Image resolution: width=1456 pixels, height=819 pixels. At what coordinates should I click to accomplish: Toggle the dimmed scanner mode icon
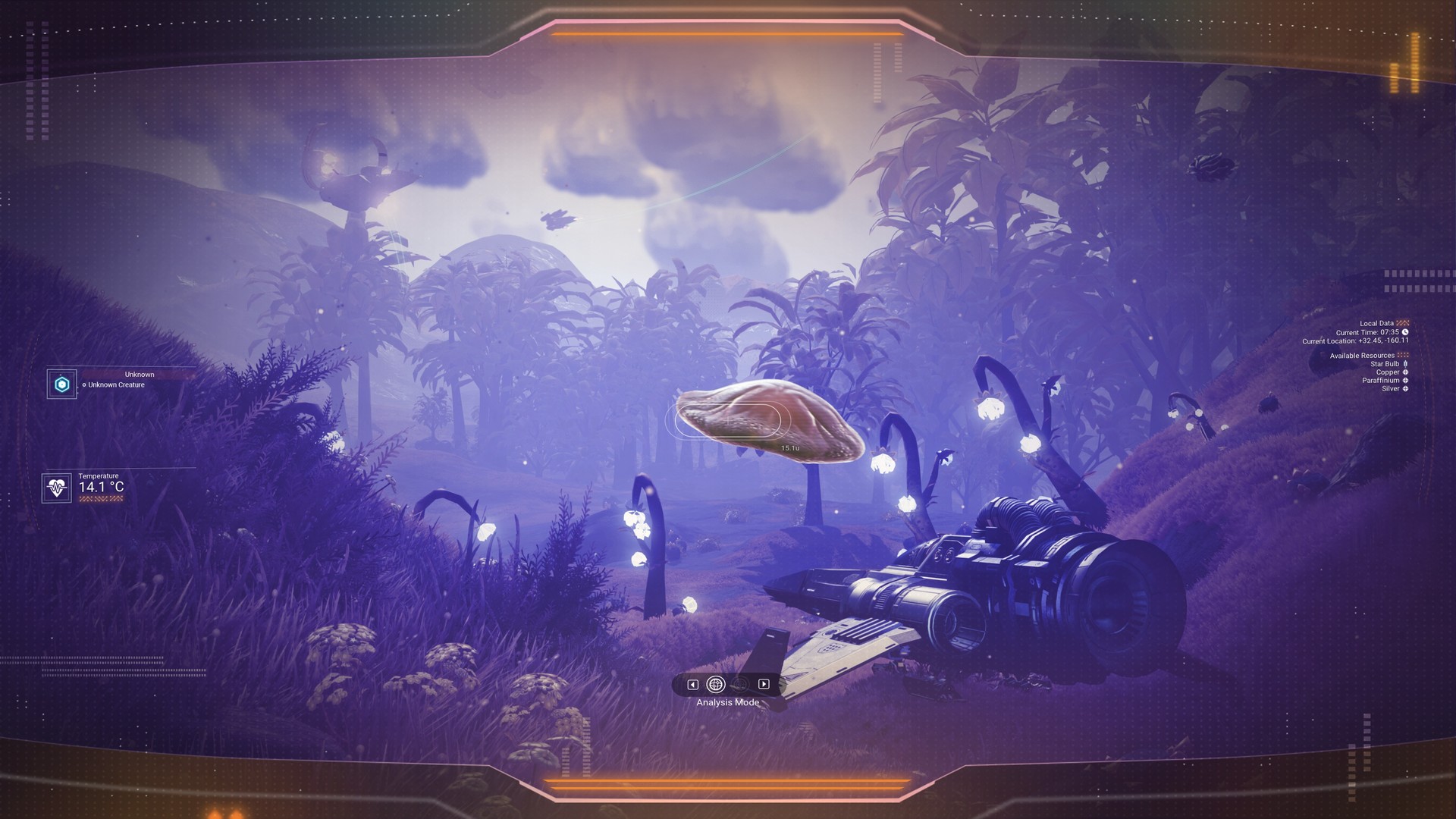click(739, 685)
